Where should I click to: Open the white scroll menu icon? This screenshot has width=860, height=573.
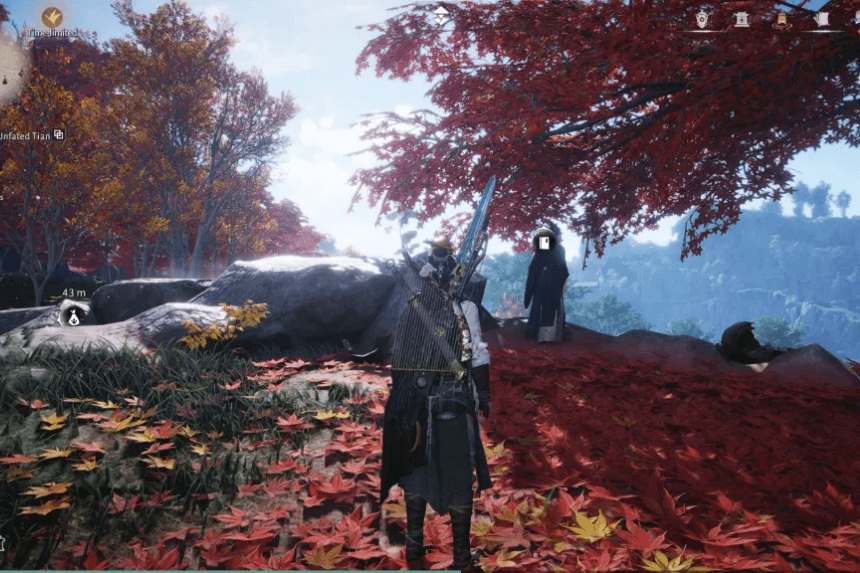(x=821, y=19)
